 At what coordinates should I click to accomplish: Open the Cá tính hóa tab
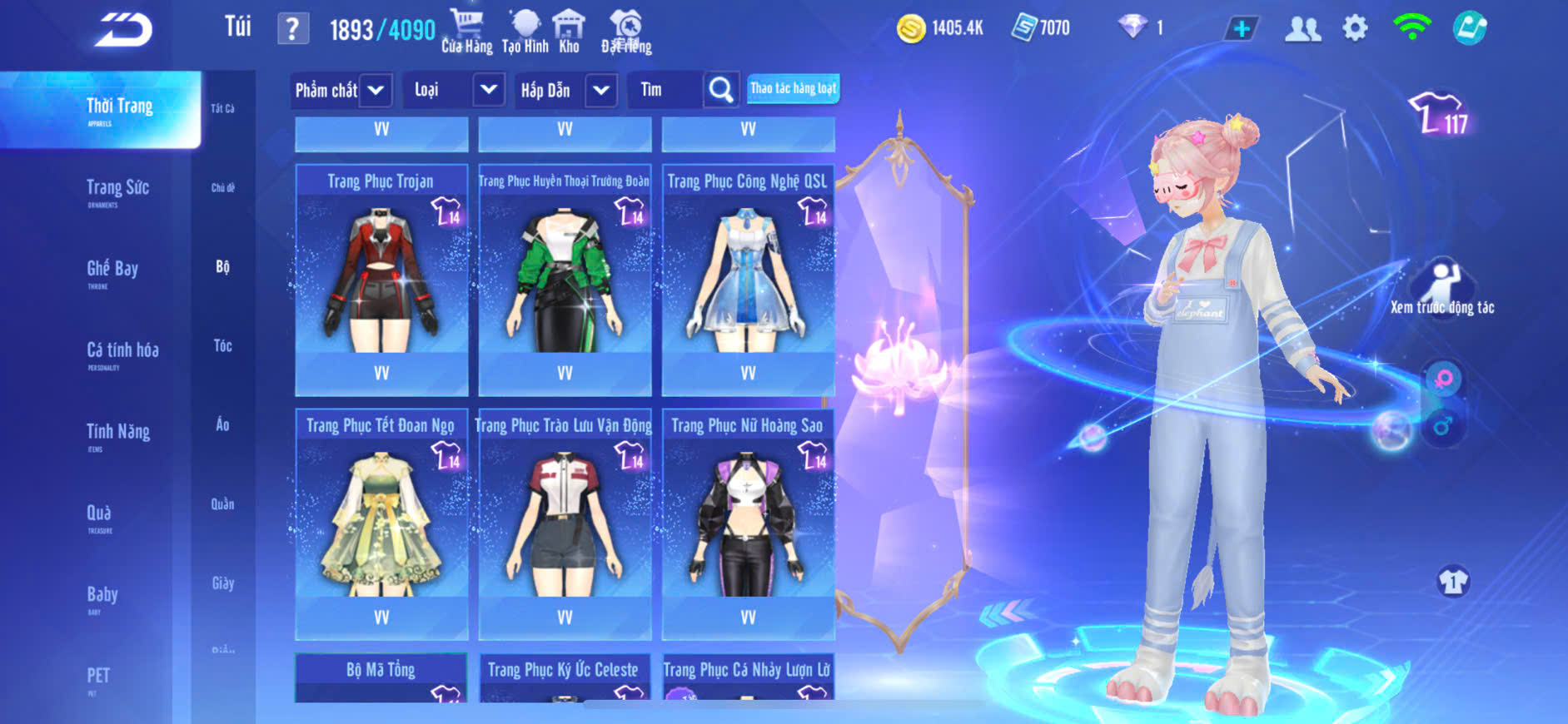click(122, 351)
